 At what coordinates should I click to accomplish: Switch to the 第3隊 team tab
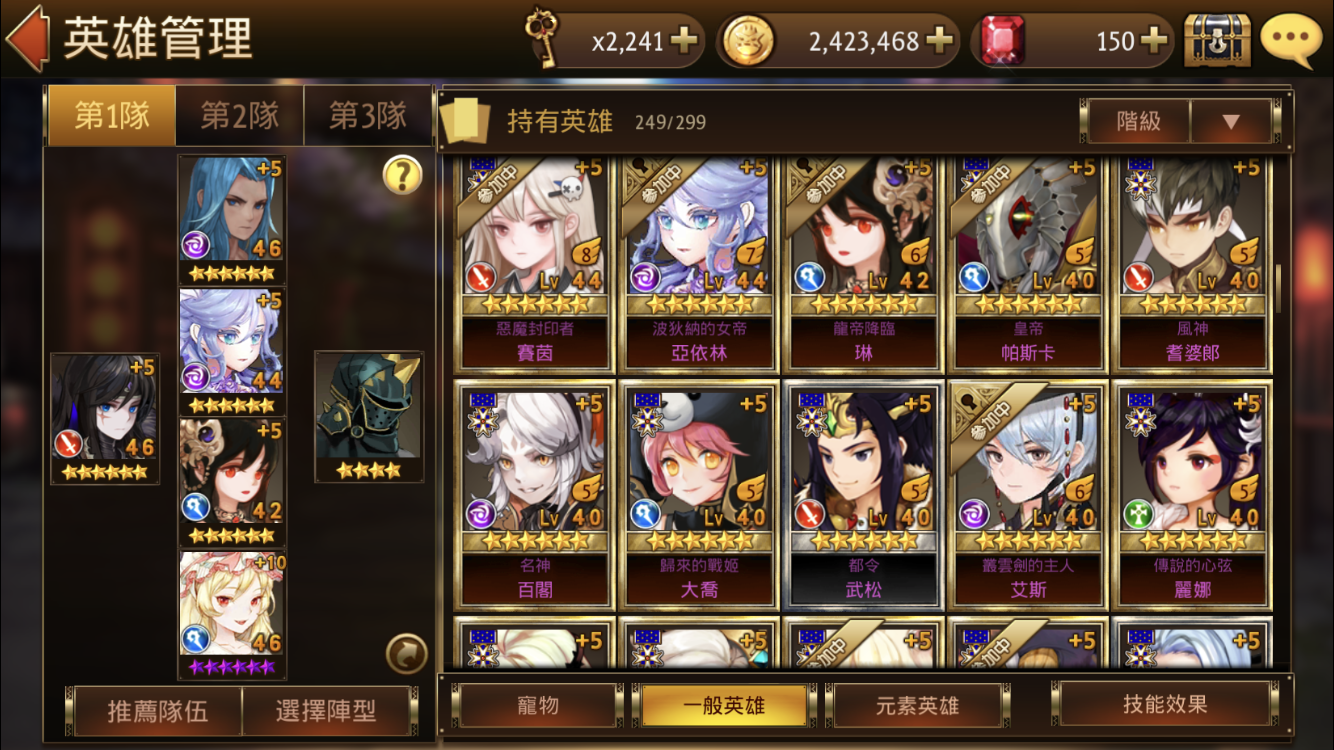coord(367,116)
